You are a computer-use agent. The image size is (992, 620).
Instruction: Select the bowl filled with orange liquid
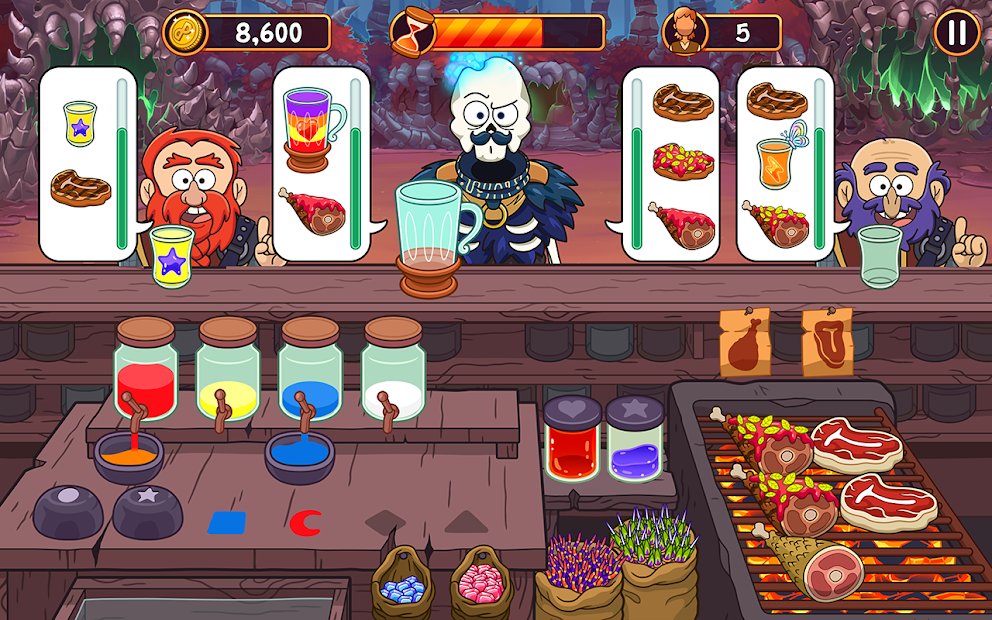(128, 456)
